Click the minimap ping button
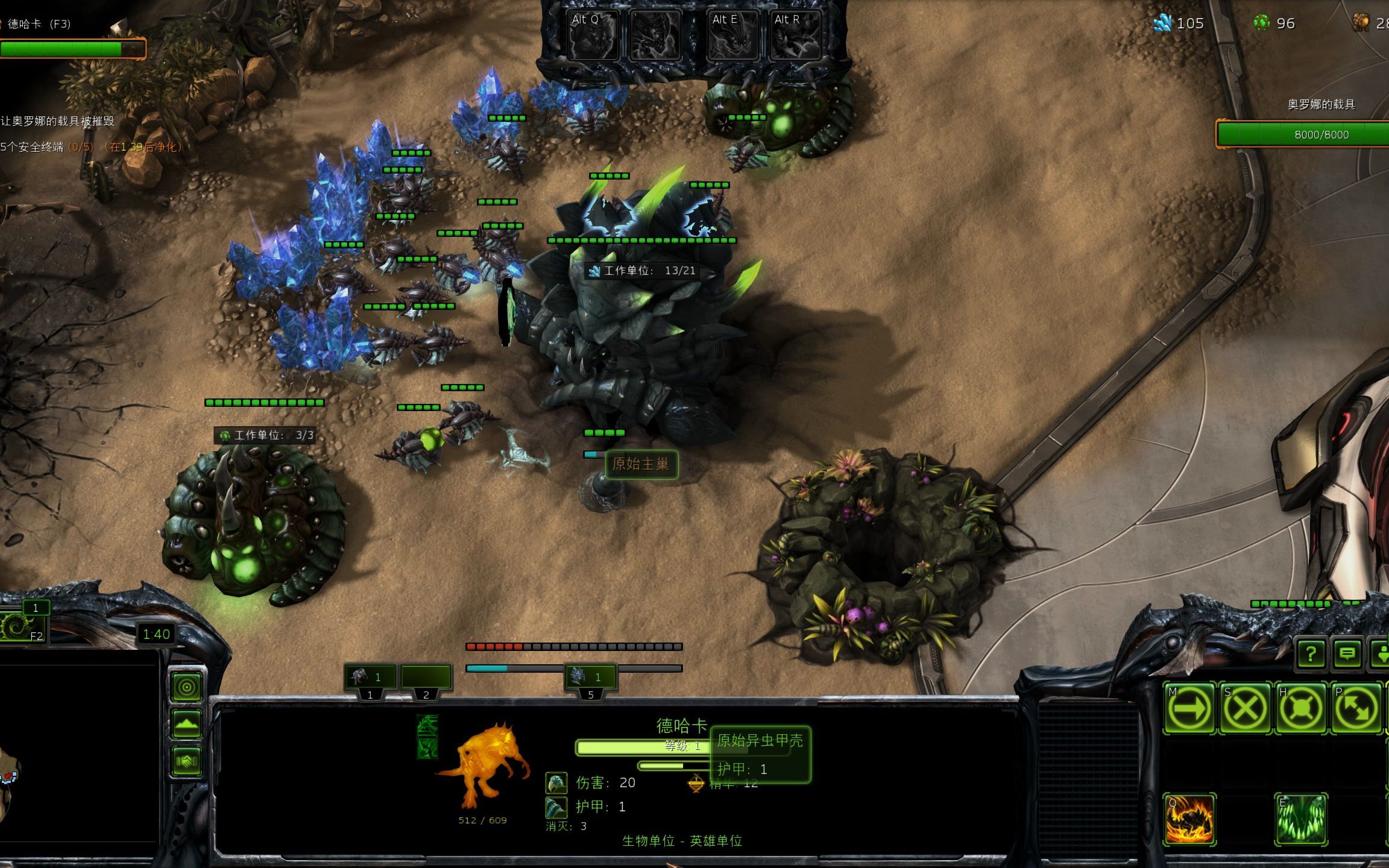Viewport: 1389px width, 868px height. pyautogui.click(x=187, y=687)
